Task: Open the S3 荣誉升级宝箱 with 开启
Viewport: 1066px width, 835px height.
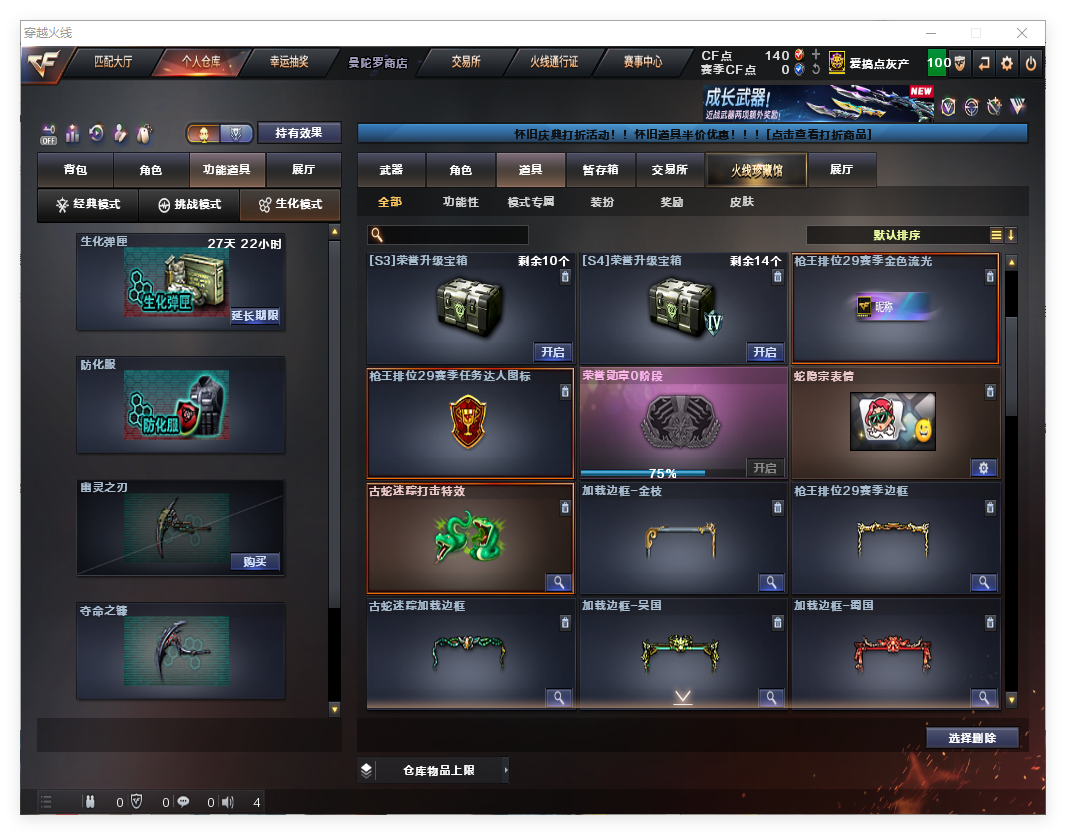Action: click(553, 352)
